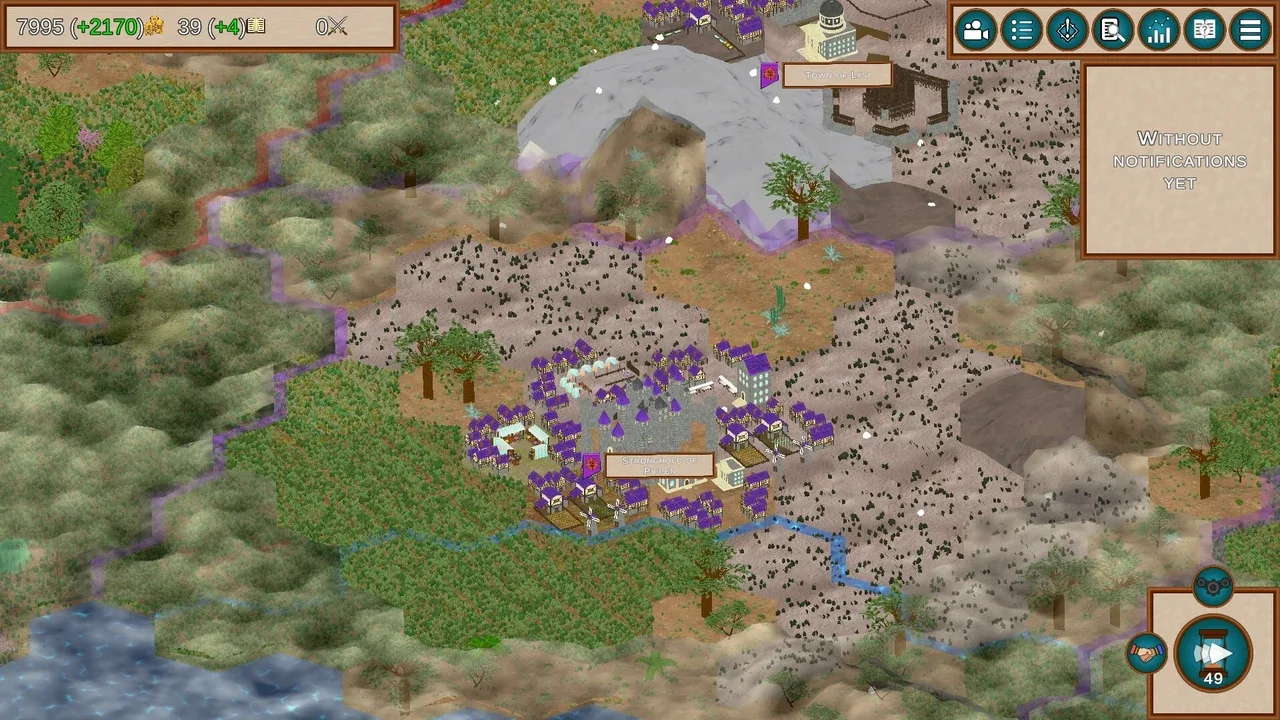Open the document search magnifier button
Viewport: 1280px width, 720px height.
(x=1113, y=30)
